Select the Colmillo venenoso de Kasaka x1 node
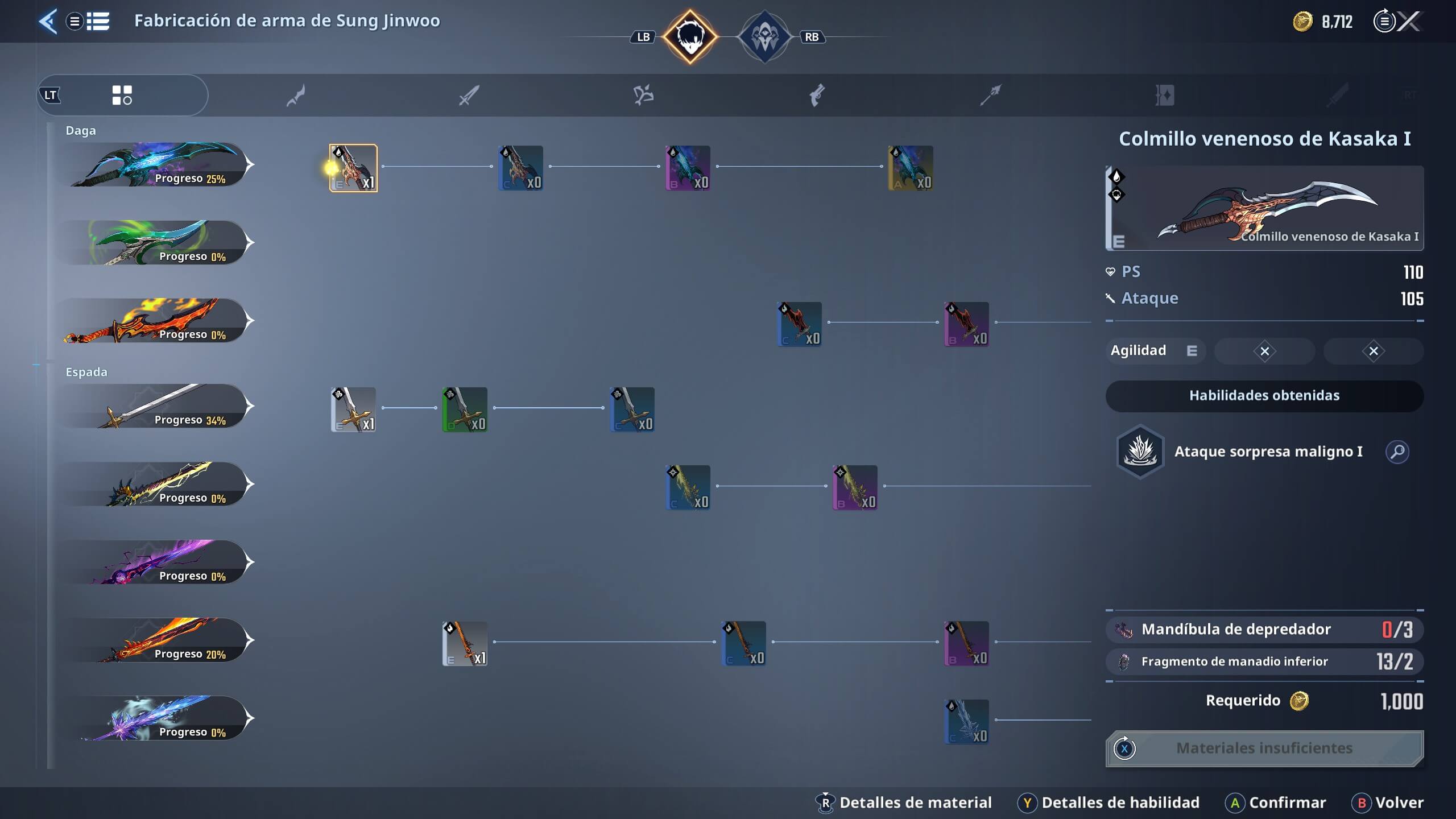Image resolution: width=1456 pixels, height=819 pixels. [x=353, y=168]
